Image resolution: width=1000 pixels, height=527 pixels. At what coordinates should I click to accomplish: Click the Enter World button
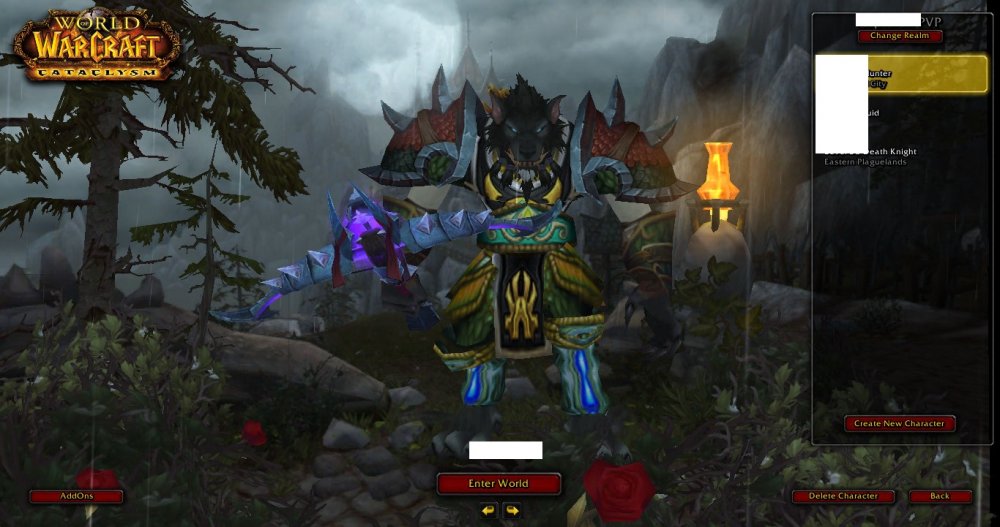[498, 483]
